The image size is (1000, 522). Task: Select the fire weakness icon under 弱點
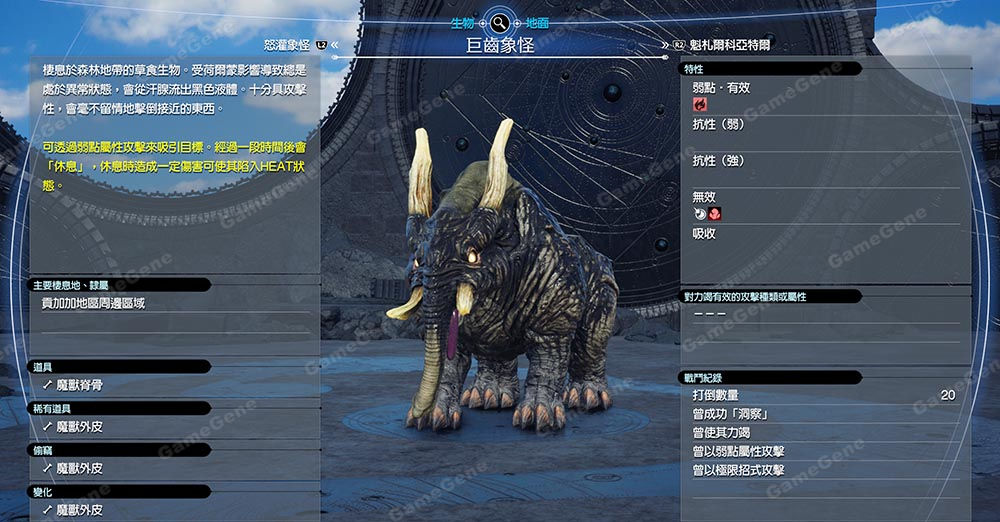click(x=700, y=104)
